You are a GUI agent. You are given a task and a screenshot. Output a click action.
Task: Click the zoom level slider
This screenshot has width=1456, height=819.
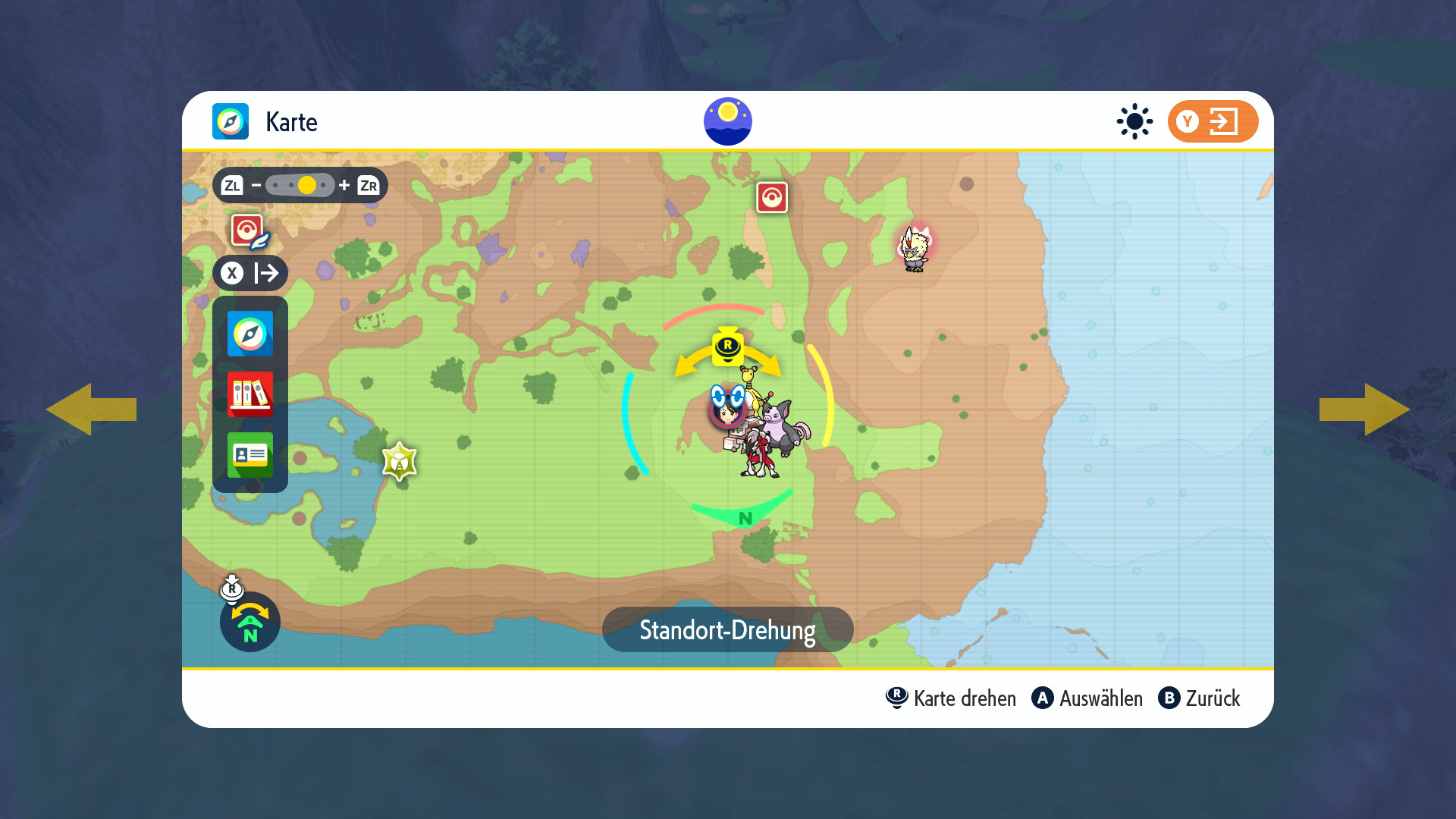[300, 185]
